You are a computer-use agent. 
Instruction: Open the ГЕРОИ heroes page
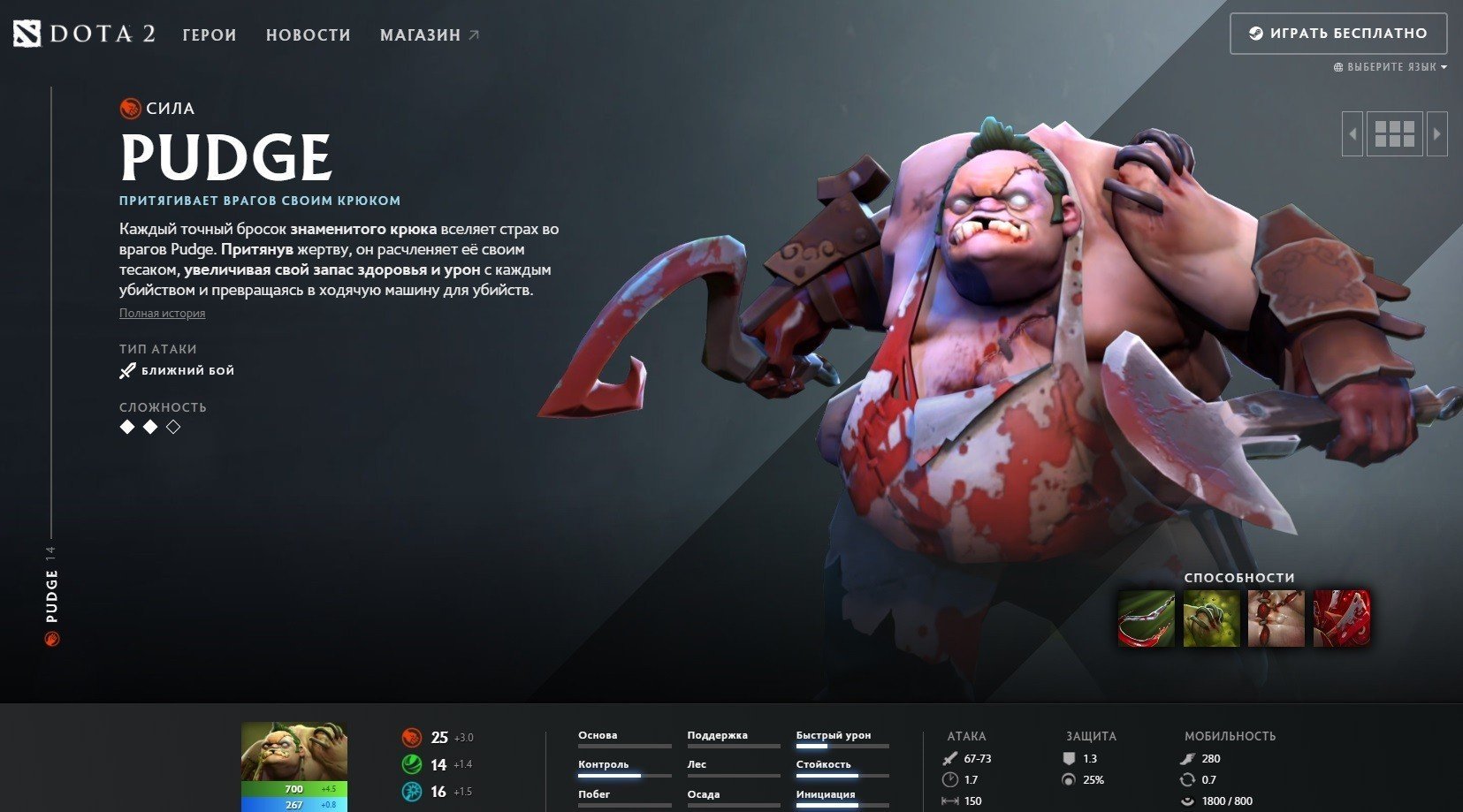pyautogui.click(x=210, y=35)
